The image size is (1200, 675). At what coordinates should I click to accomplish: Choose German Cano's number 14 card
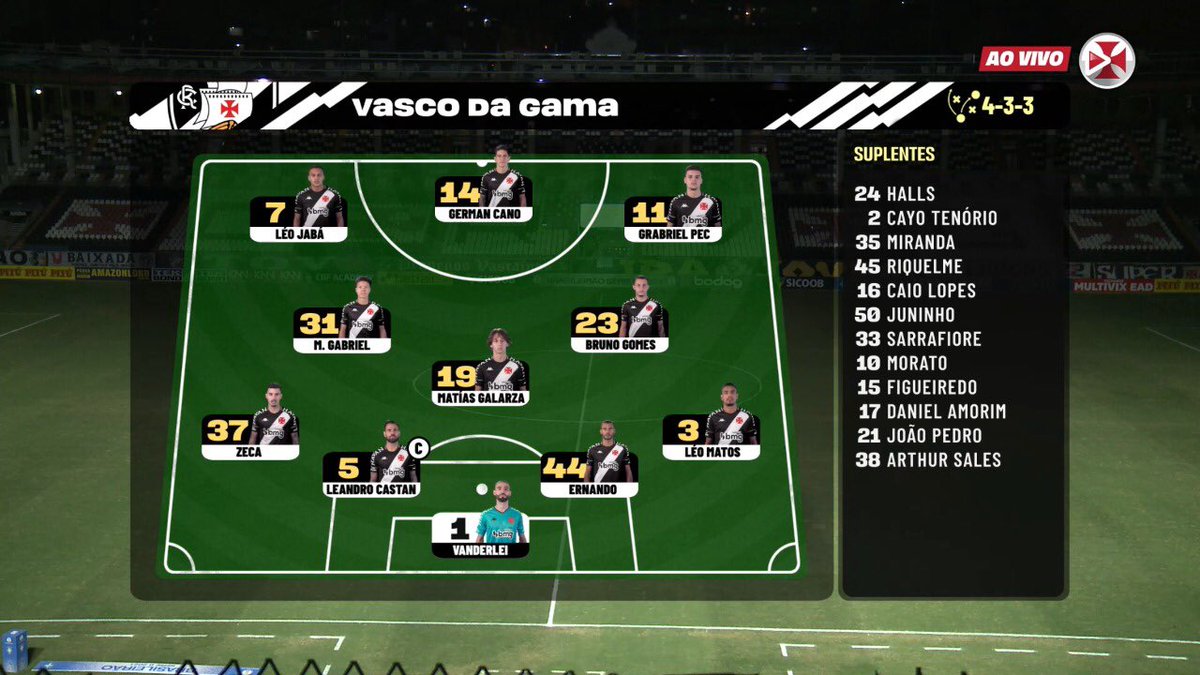click(483, 198)
